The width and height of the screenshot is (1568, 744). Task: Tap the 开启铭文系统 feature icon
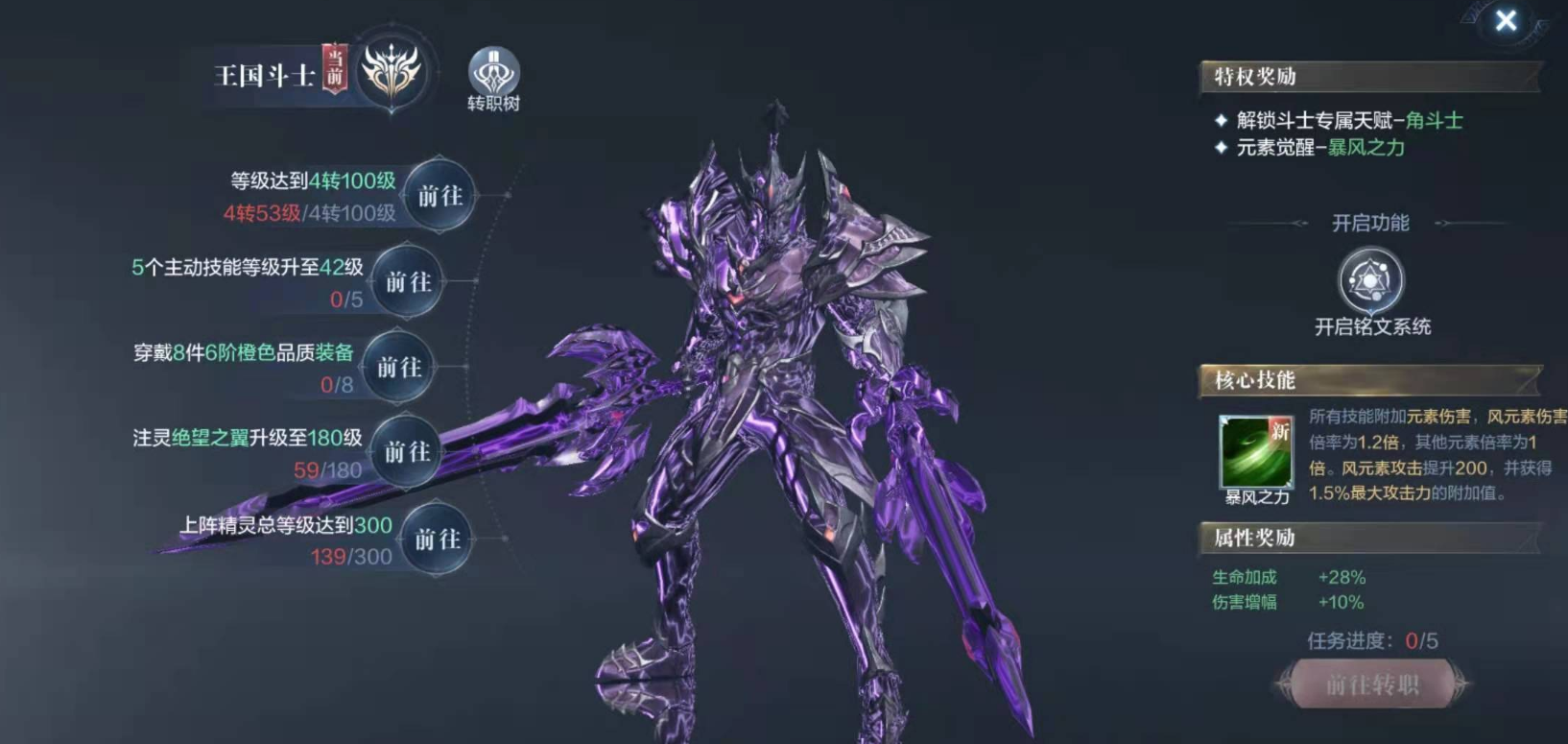(1370, 280)
